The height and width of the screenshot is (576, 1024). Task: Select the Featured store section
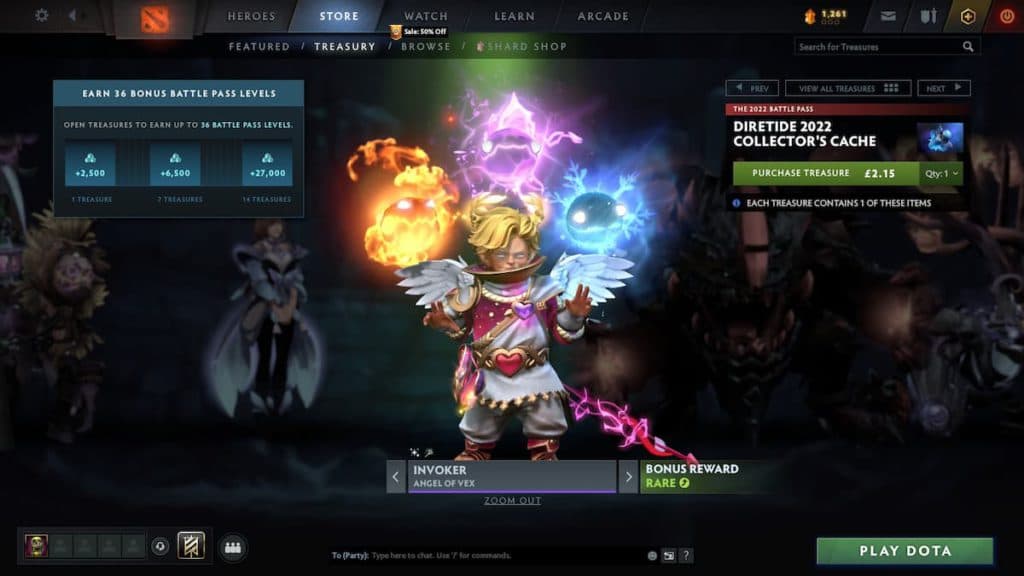click(259, 46)
